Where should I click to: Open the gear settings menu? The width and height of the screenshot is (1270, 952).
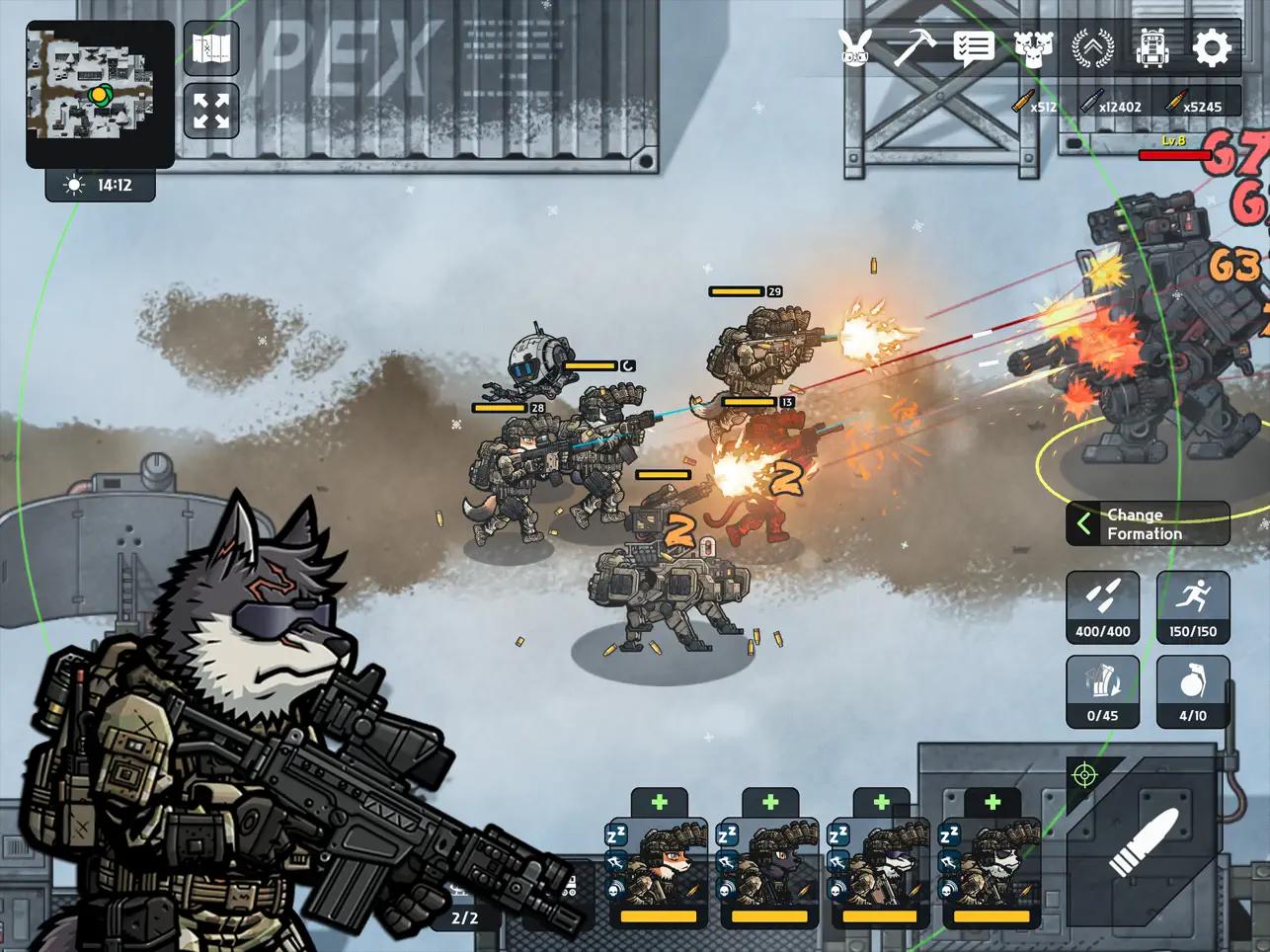click(1212, 47)
